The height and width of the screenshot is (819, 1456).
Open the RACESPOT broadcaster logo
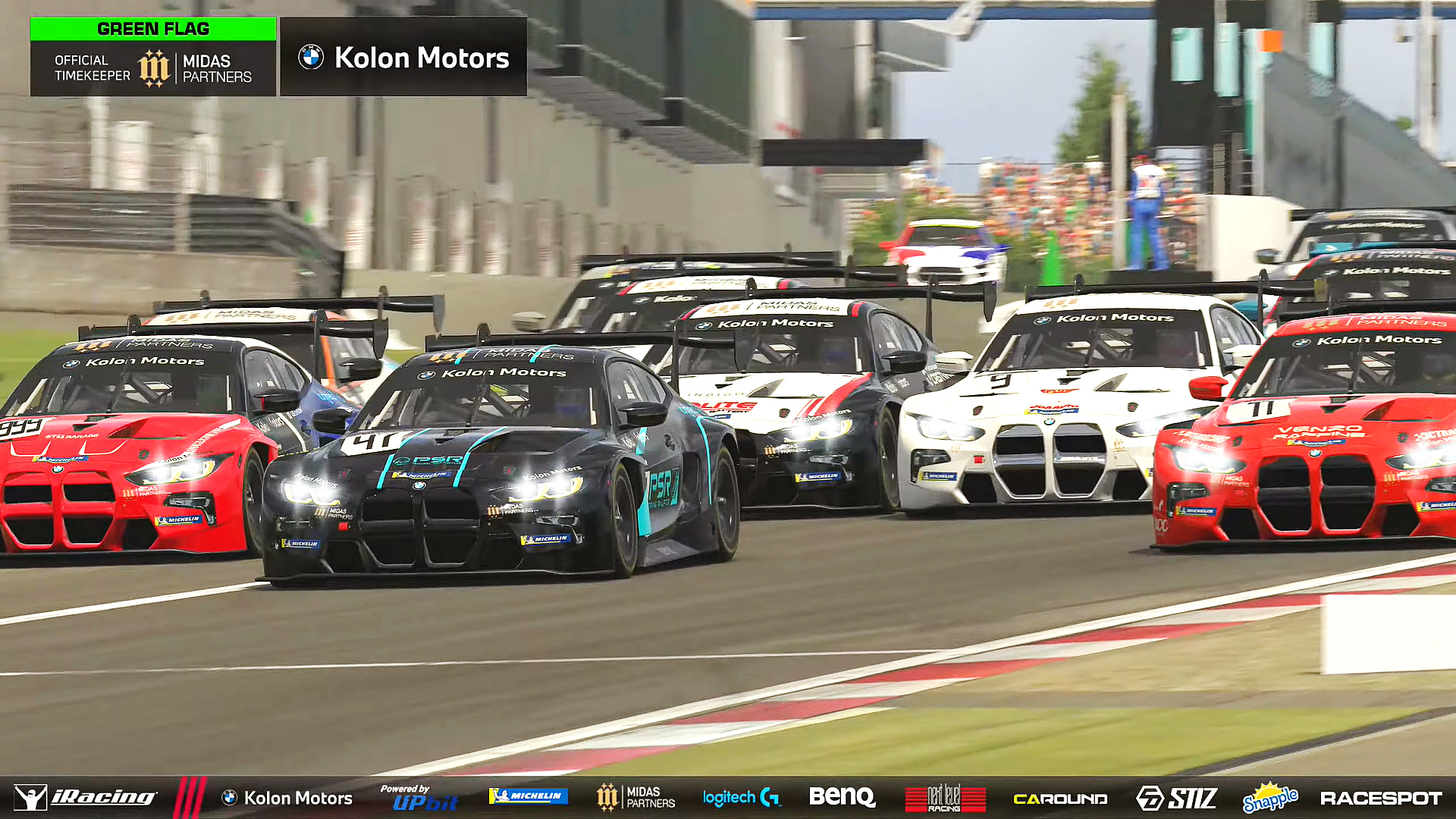pos(1381,799)
